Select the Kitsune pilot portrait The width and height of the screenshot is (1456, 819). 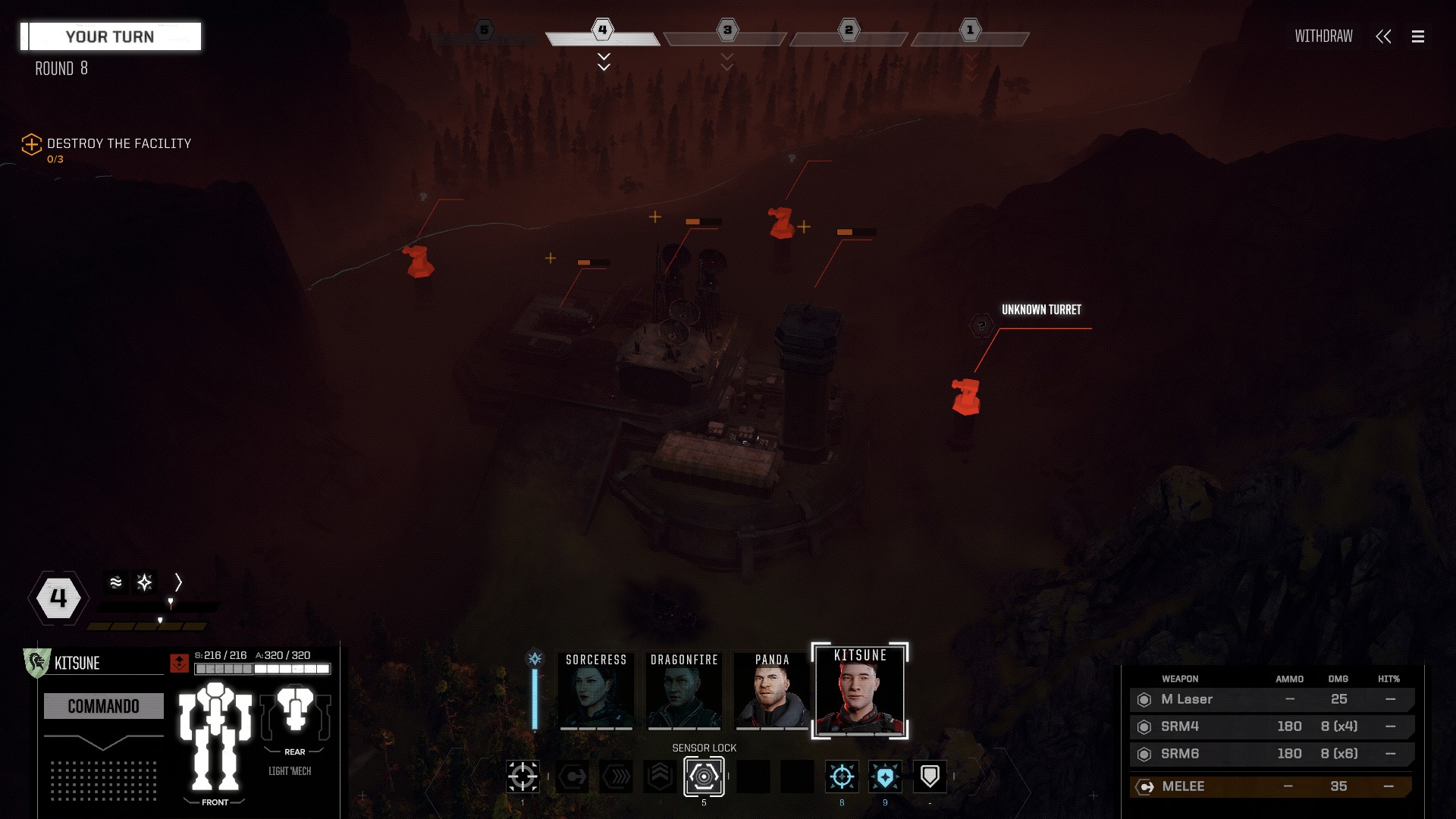(x=860, y=692)
